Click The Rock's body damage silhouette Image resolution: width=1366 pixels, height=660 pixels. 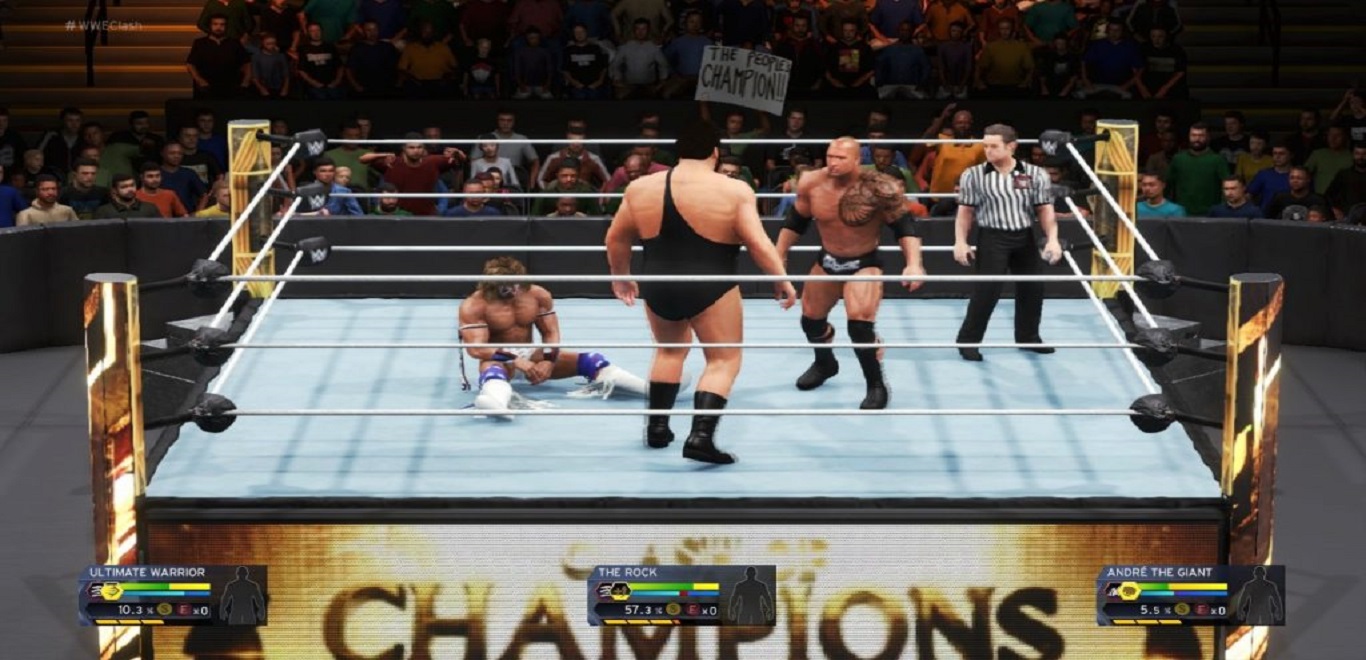(x=749, y=596)
